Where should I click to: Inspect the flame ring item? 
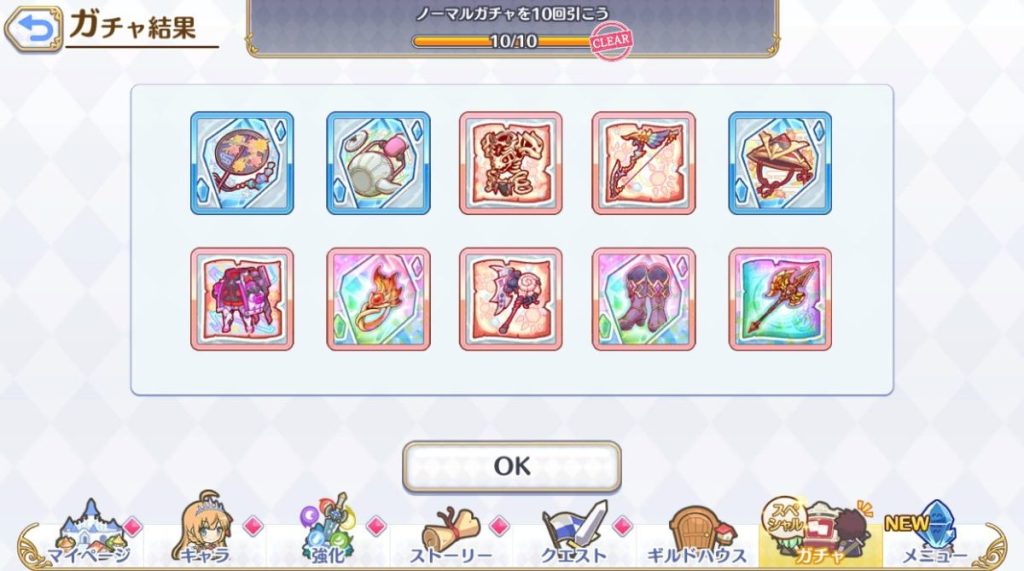point(378,299)
